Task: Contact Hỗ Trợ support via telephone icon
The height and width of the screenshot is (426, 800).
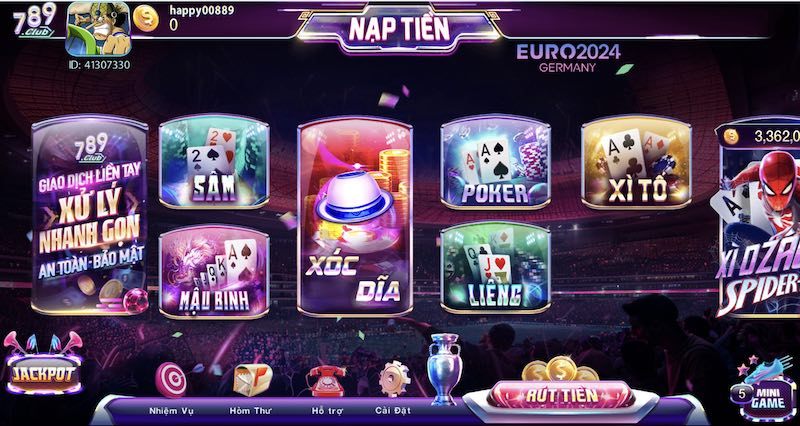Action: click(x=323, y=380)
